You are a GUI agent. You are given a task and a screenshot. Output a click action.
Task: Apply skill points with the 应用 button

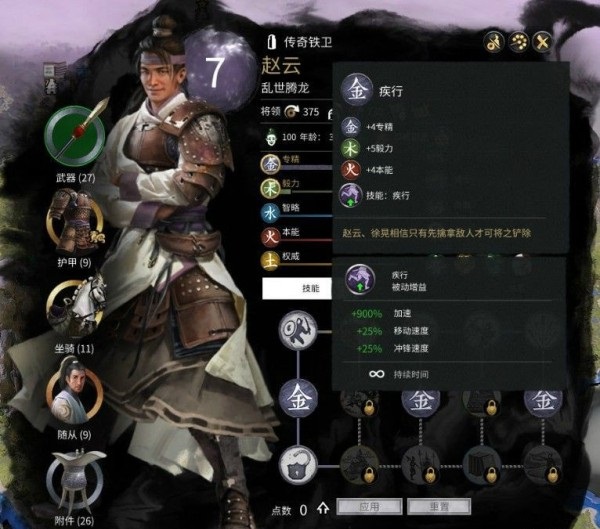[x=367, y=507]
